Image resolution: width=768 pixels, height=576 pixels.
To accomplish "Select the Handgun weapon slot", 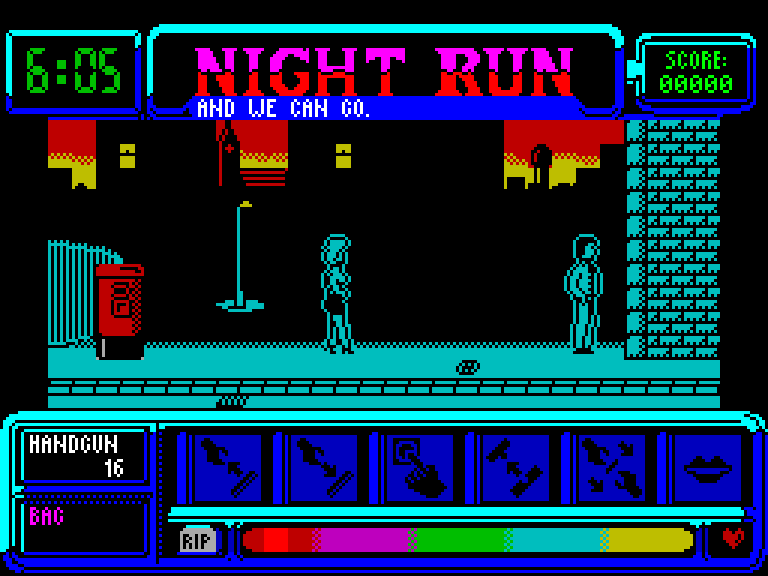I will pyautogui.click(x=84, y=456).
